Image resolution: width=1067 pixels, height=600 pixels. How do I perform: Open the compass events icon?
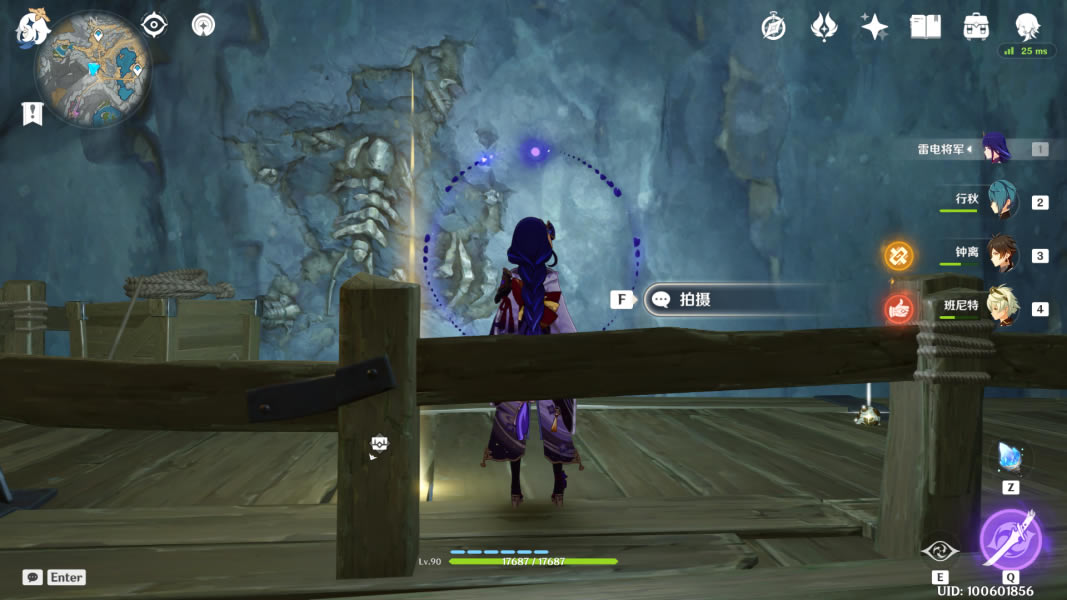click(x=773, y=27)
